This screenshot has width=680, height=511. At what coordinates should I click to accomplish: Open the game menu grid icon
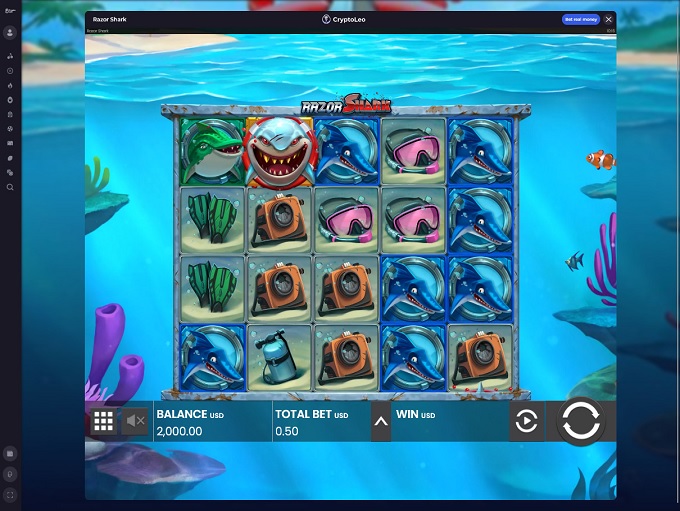pyautogui.click(x=103, y=422)
